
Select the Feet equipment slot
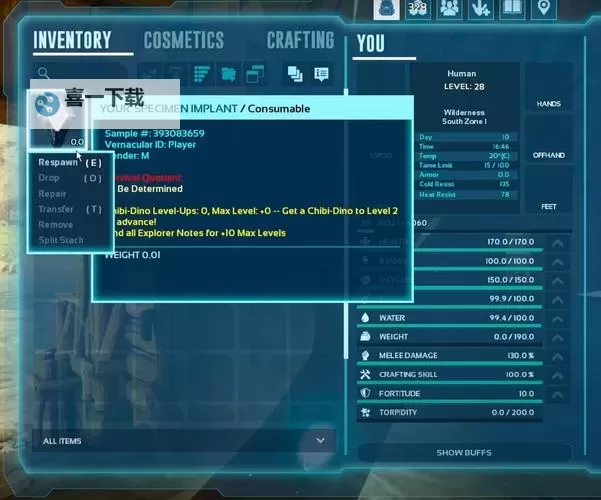point(548,206)
